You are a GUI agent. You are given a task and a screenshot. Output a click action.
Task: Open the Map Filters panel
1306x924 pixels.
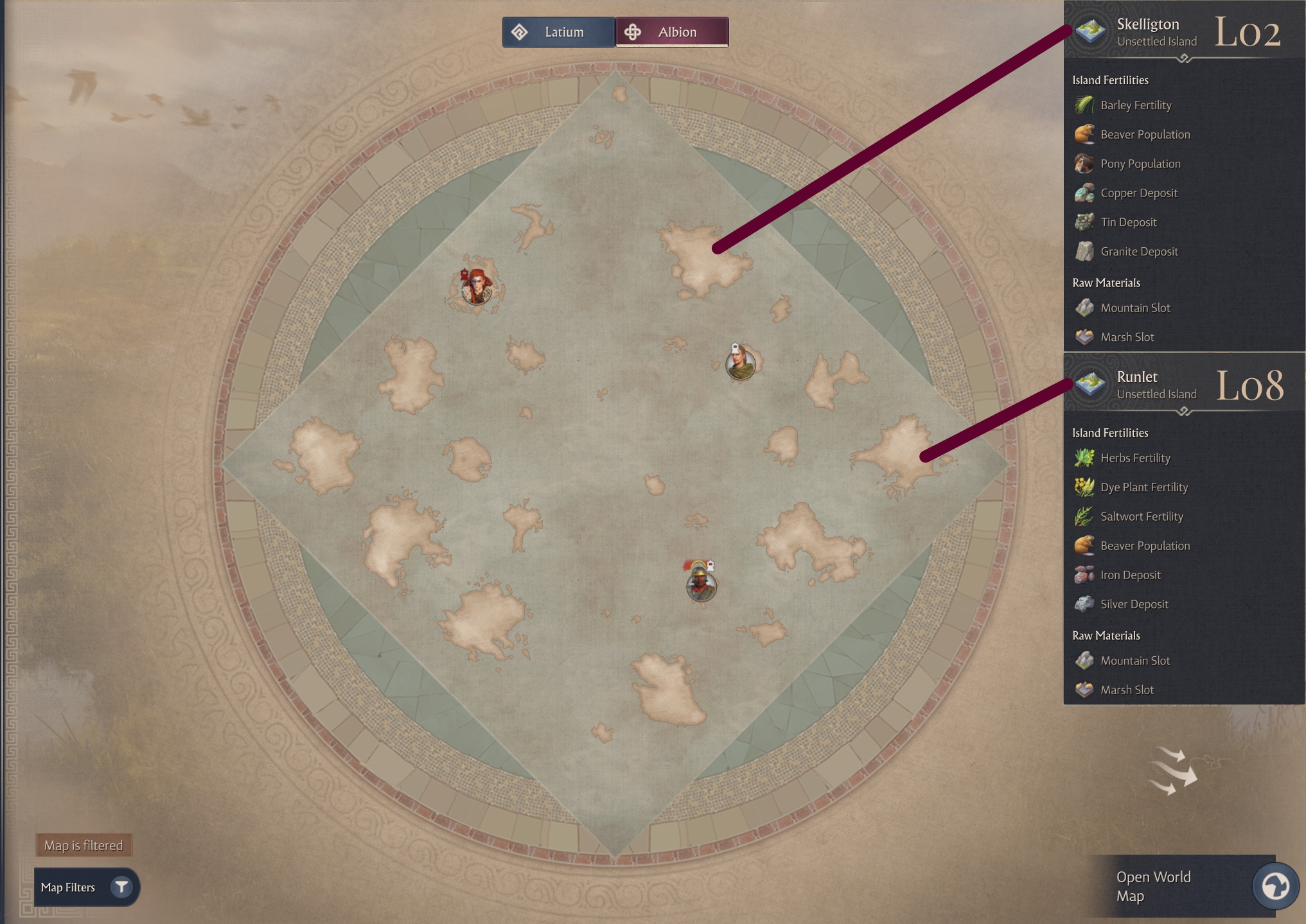pos(86,887)
